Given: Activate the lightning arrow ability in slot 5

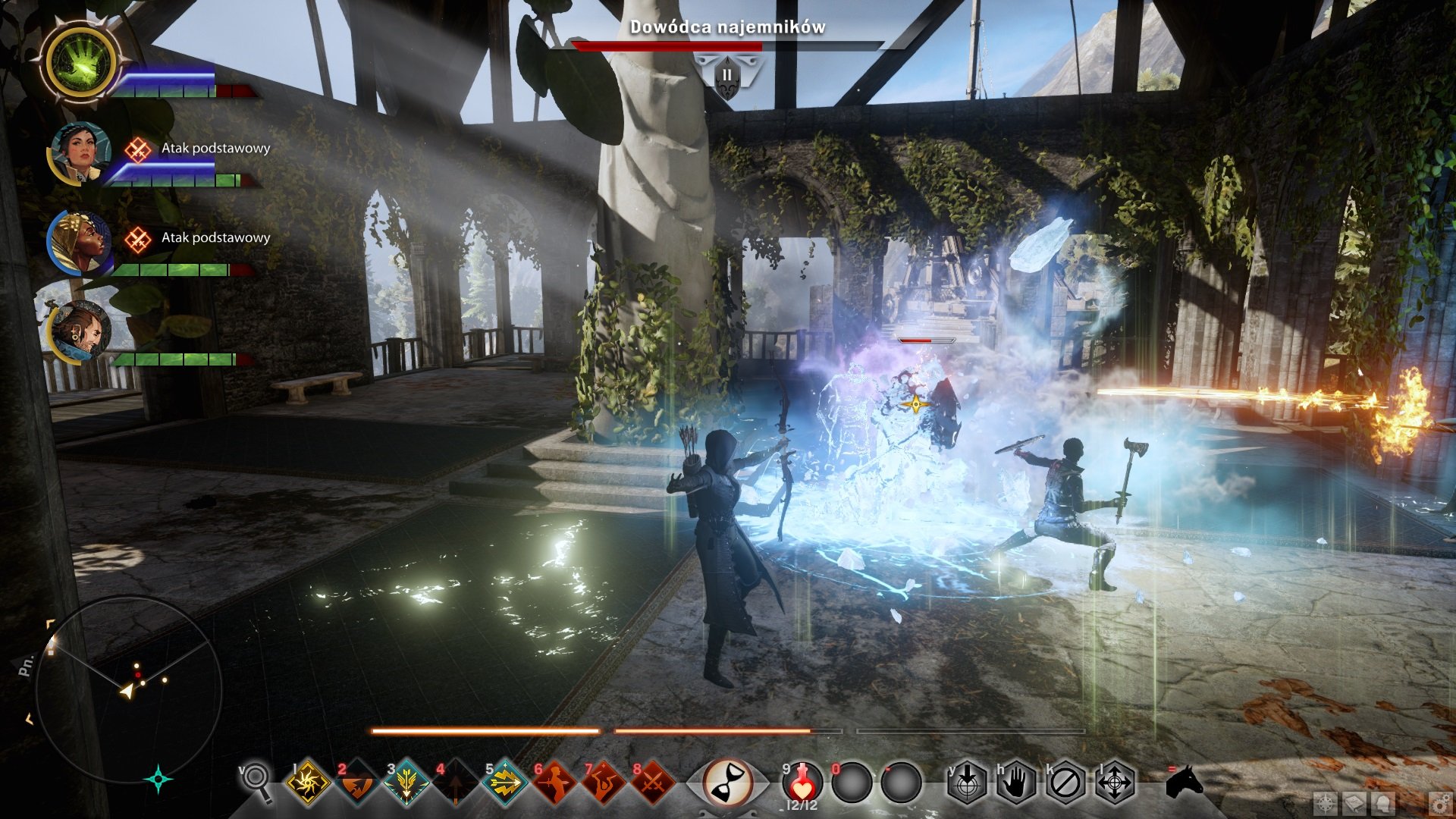Looking at the screenshot, I should 504,783.
